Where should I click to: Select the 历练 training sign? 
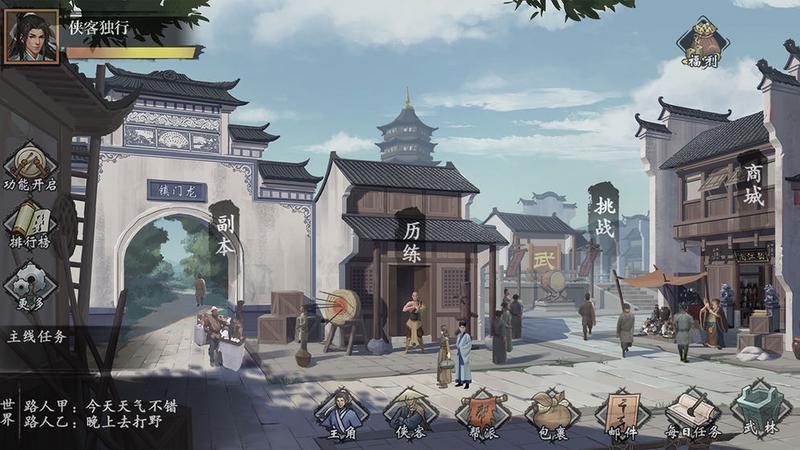(x=412, y=240)
